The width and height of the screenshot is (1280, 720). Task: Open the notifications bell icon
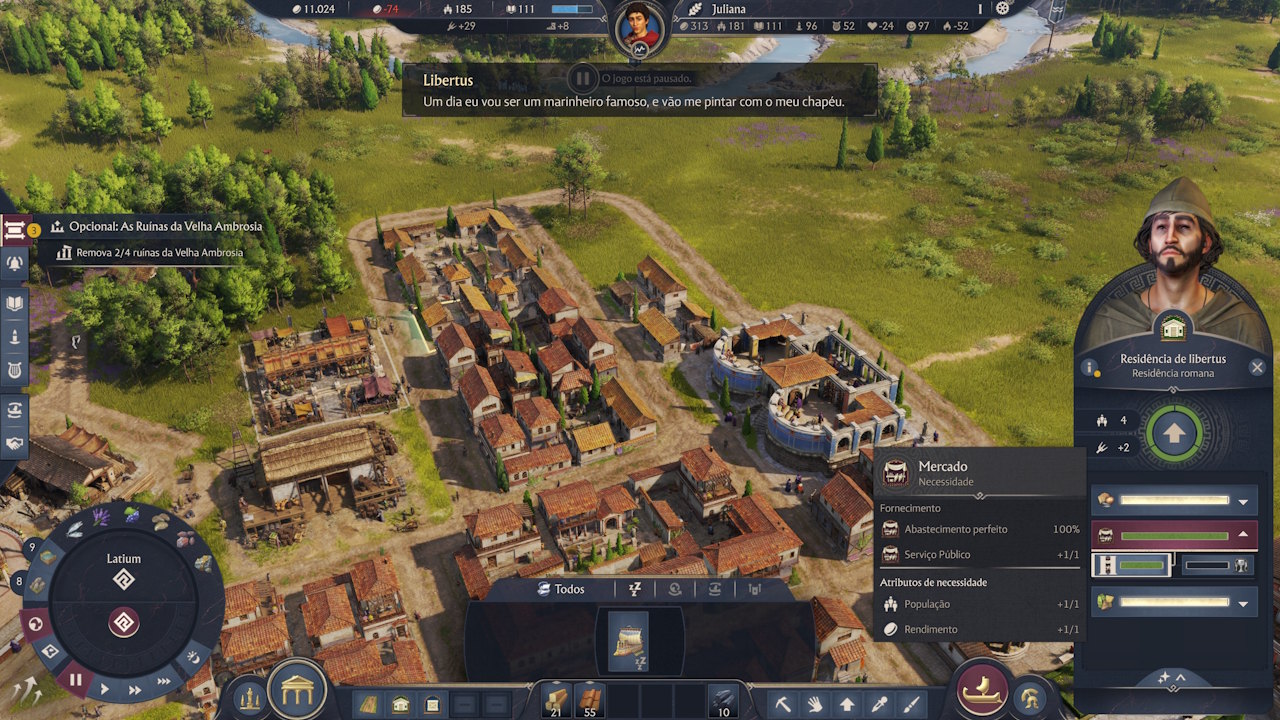[x=14, y=262]
